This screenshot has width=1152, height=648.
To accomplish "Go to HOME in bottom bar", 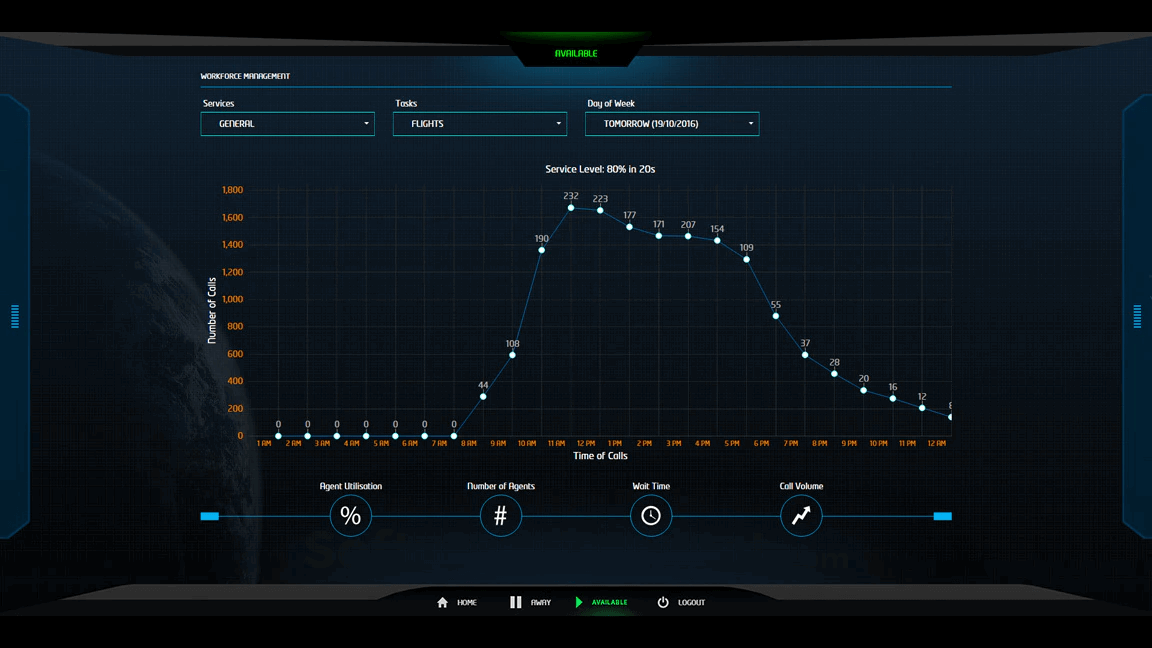I will coord(457,603).
